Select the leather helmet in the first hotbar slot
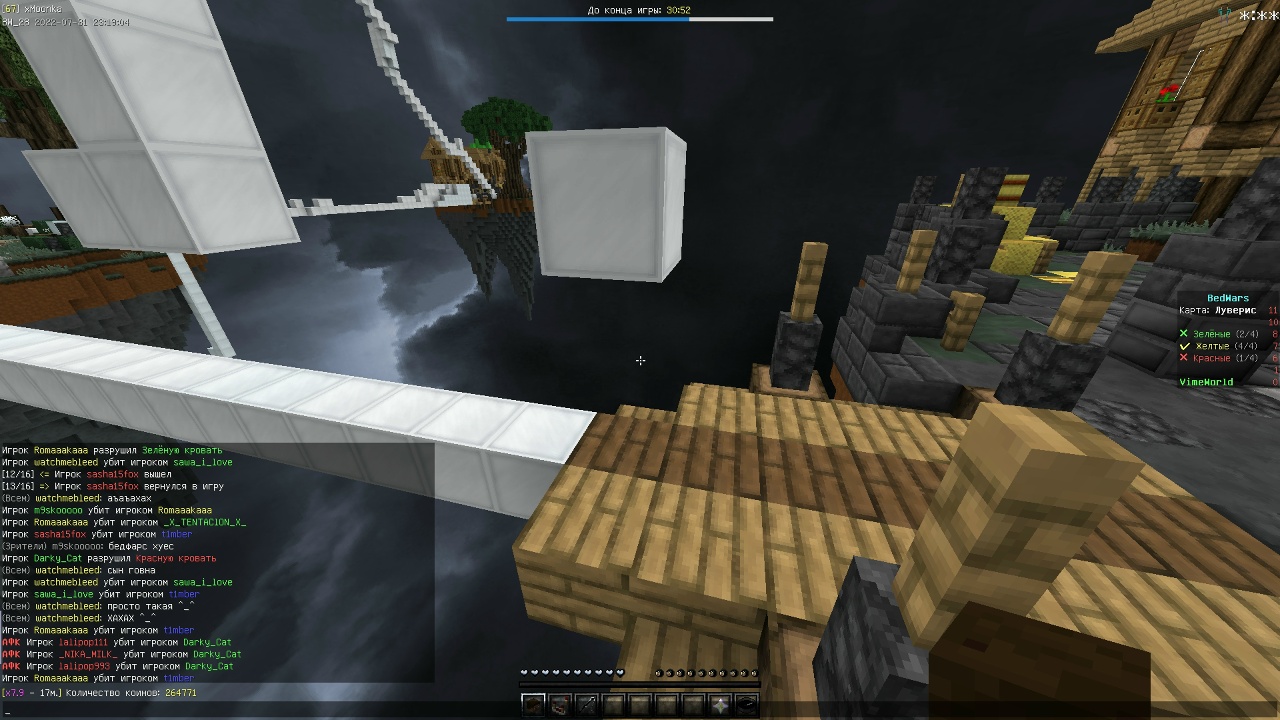Image resolution: width=1280 pixels, height=720 pixels. (x=533, y=703)
